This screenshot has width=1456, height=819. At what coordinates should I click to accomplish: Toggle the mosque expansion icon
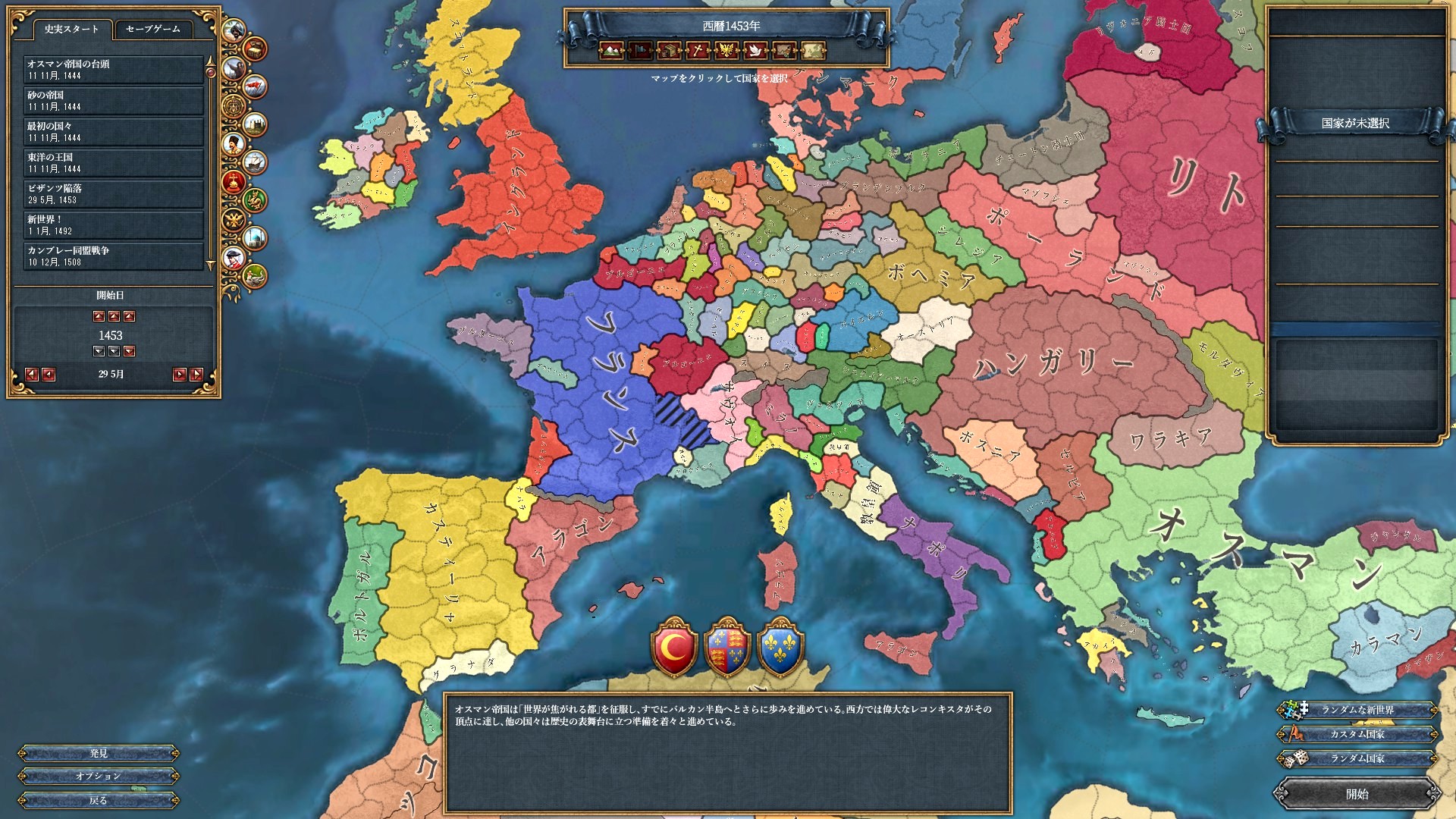(x=256, y=237)
